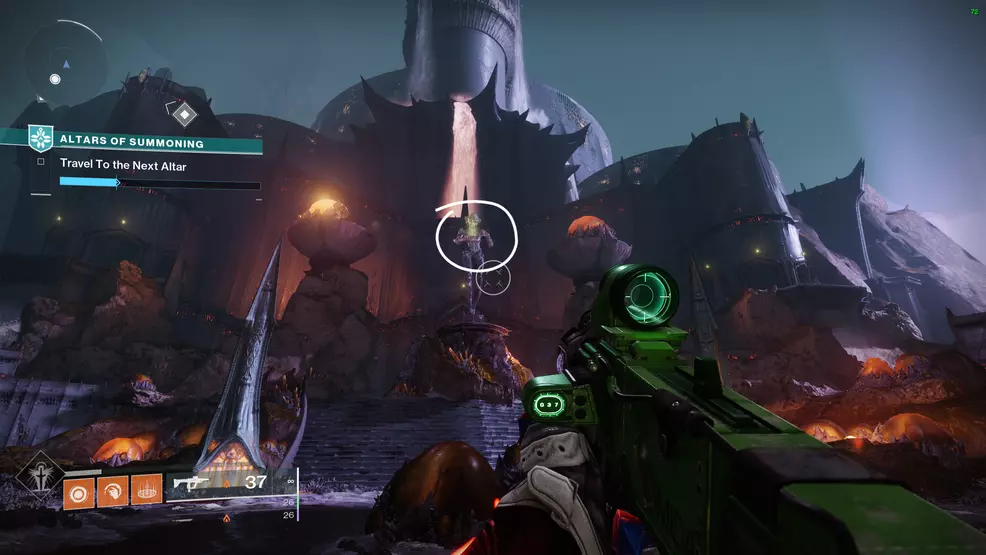Click the white objective dot on radar
The height and width of the screenshot is (555, 986).
click(x=55, y=78)
